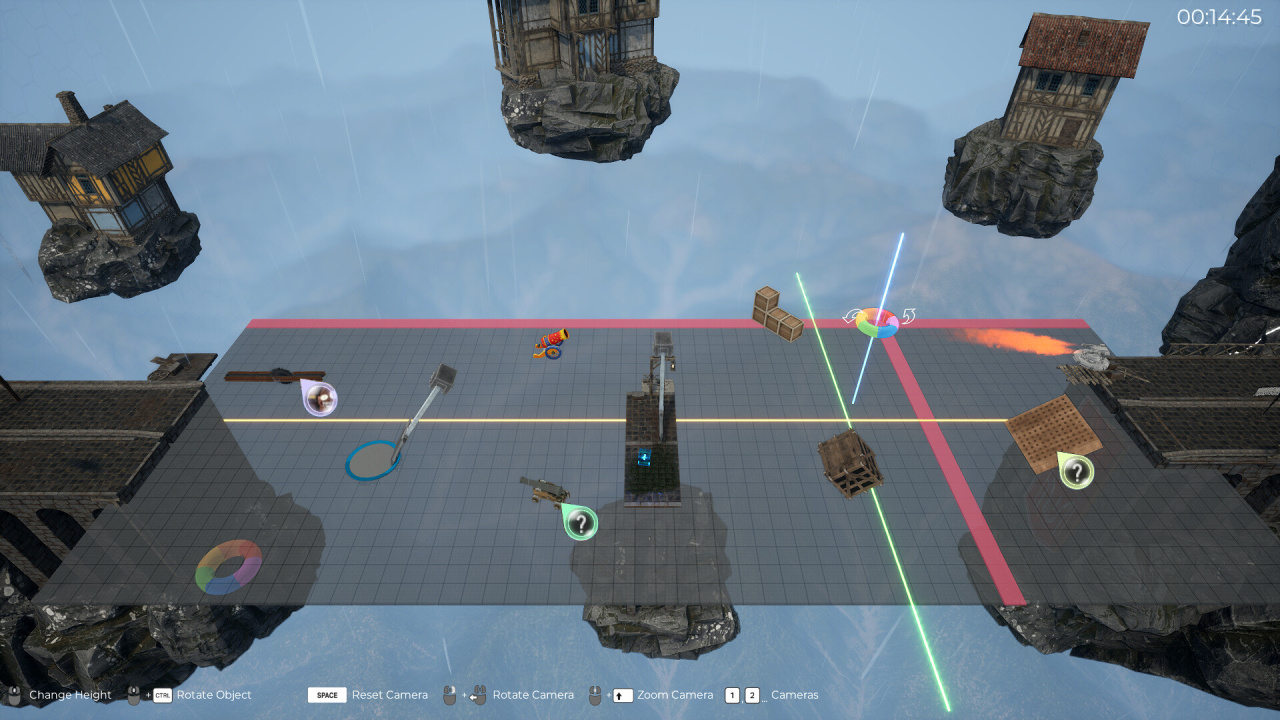Select the question mark pin beside the cannon

click(581, 522)
